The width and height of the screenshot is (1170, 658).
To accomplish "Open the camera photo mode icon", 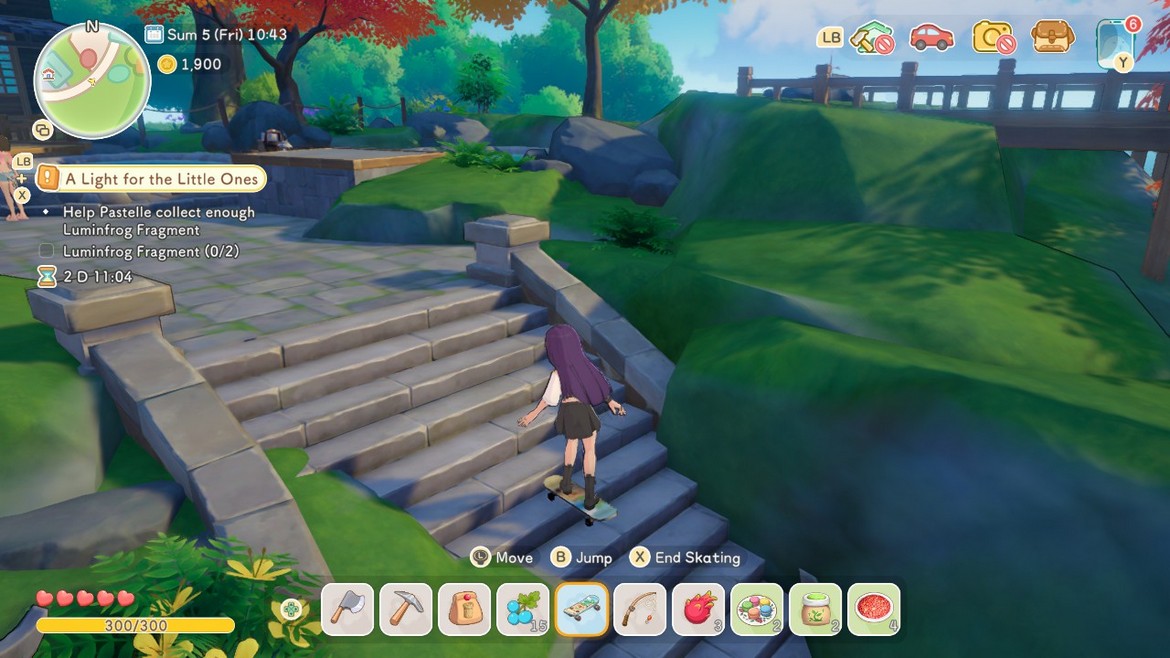I will point(993,39).
